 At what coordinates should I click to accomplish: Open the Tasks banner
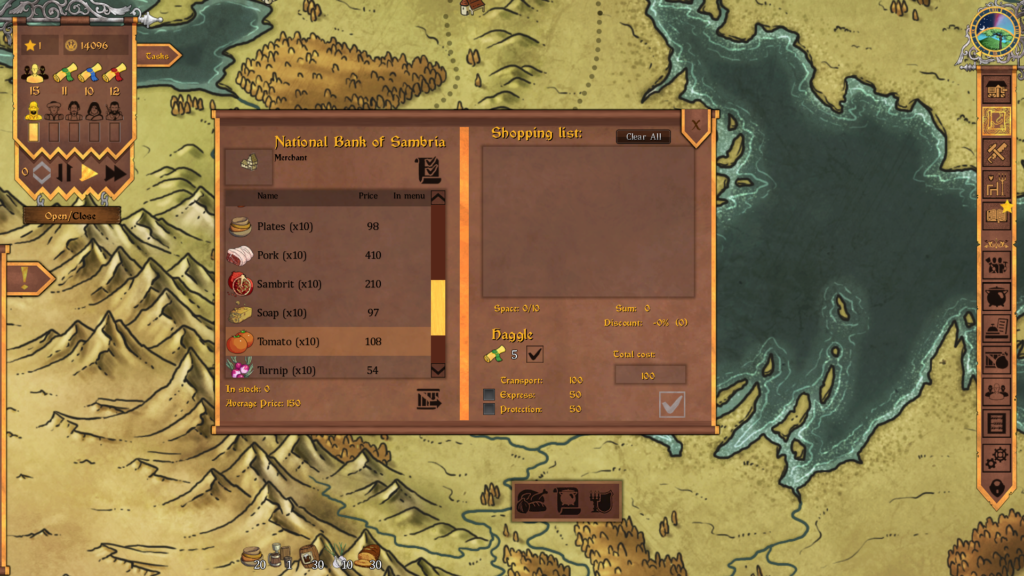point(157,56)
